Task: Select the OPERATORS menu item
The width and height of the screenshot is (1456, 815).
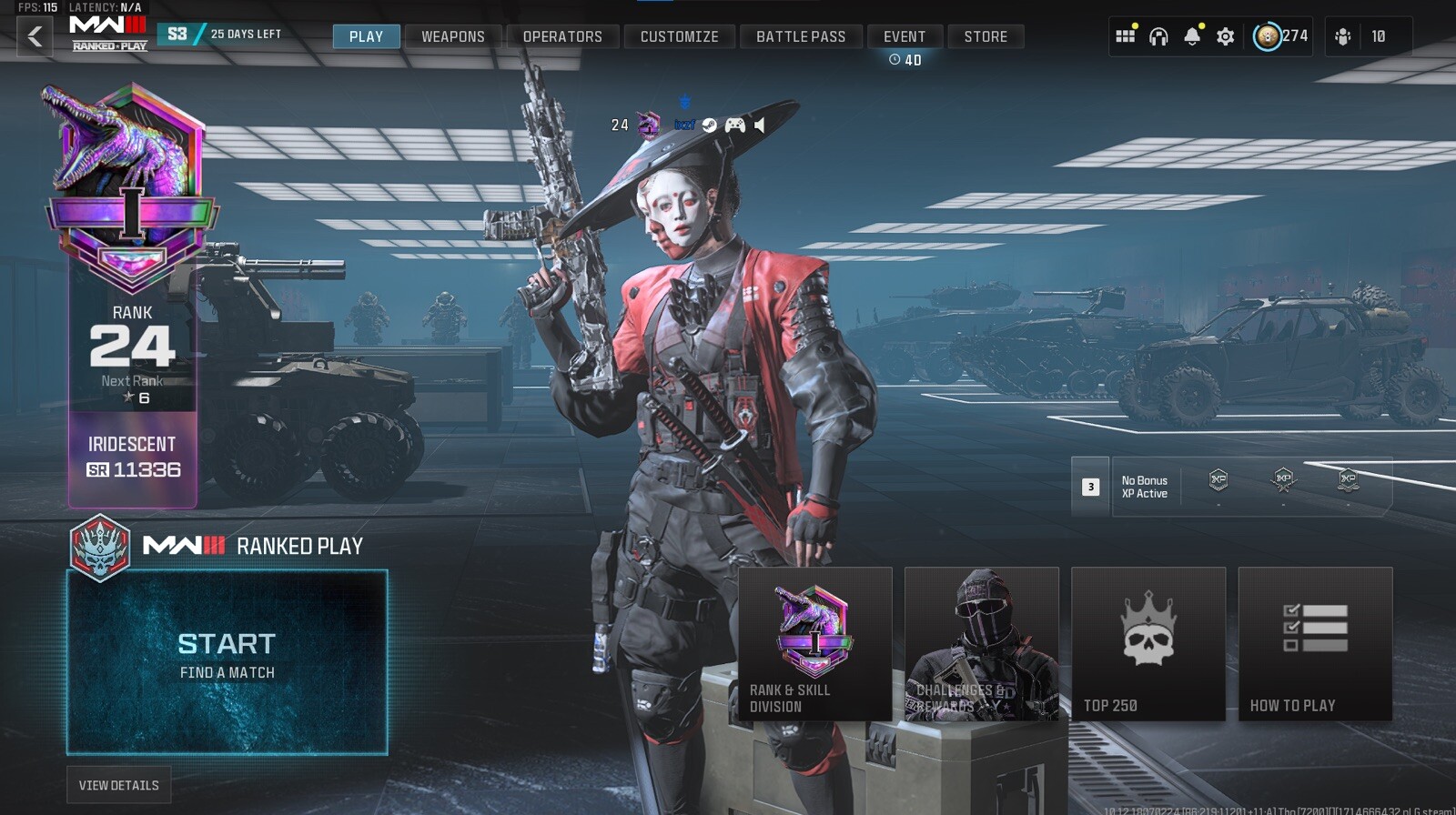Action: 562,36
